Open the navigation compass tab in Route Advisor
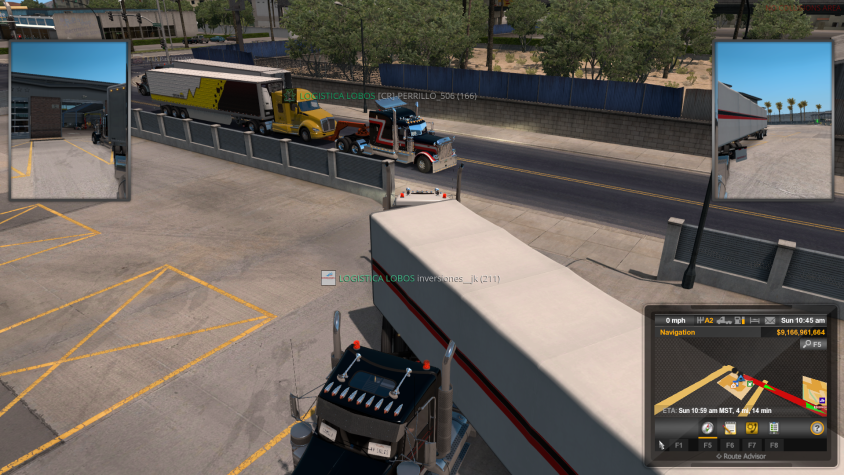This screenshot has width=844, height=475. coord(707,428)
